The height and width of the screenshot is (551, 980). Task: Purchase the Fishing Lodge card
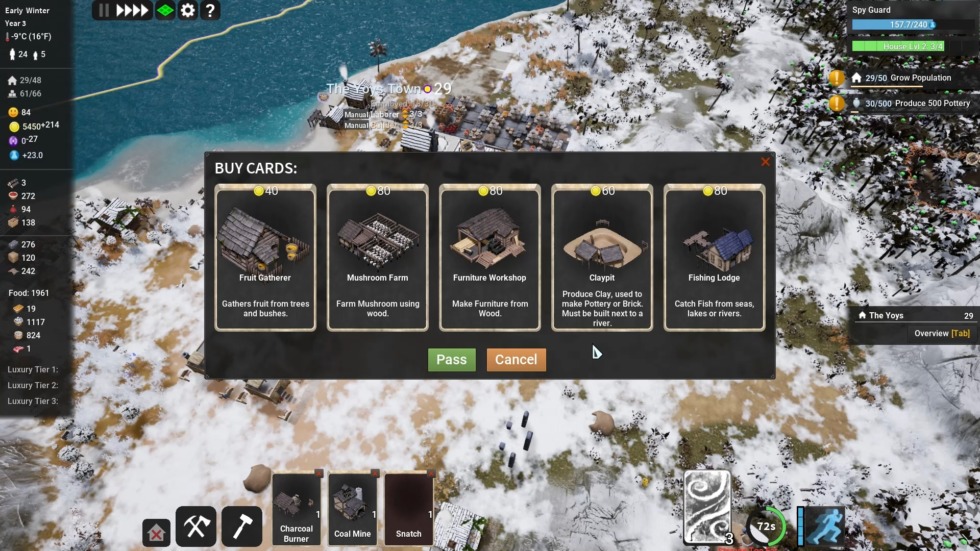(x=714, y=257)
